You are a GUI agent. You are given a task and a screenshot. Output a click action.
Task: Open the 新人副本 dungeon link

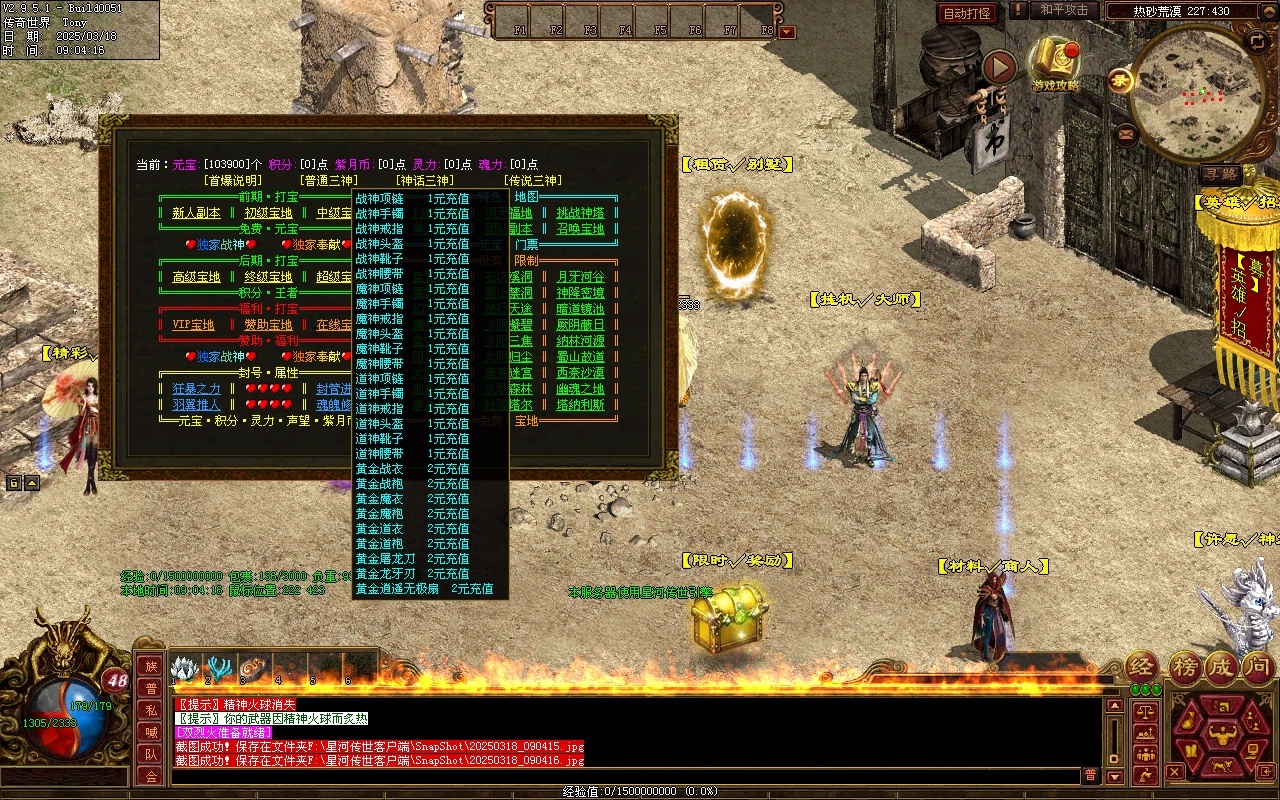tap(196, 213)
